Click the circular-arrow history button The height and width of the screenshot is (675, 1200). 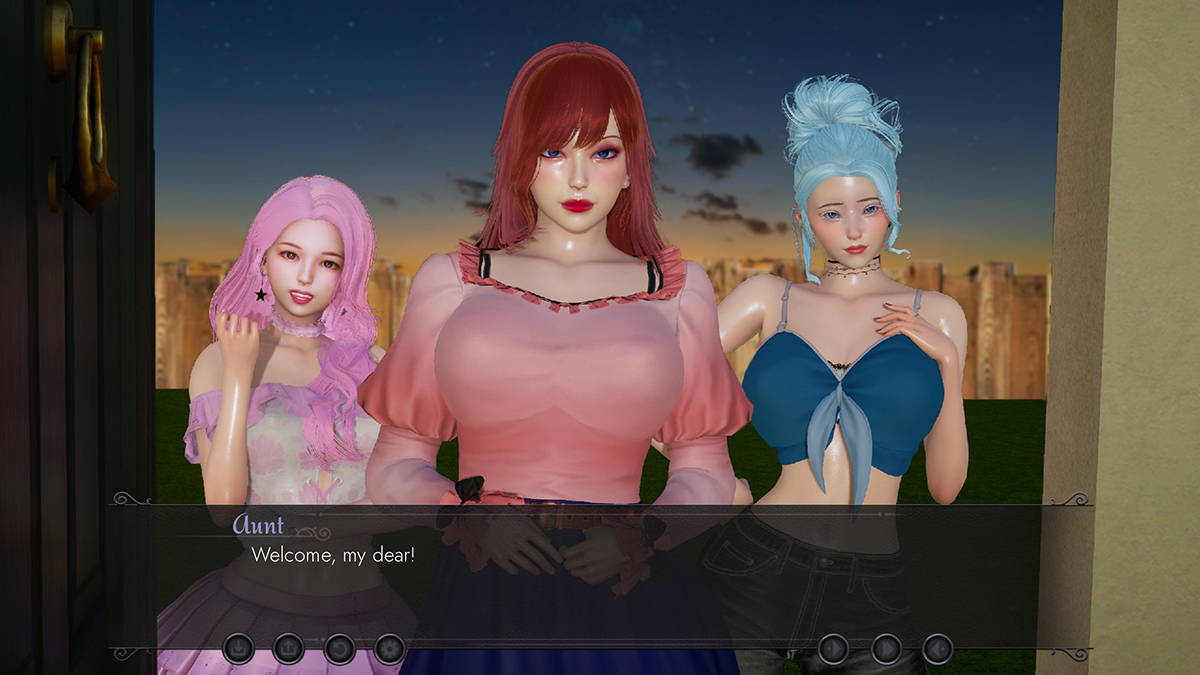coord(339,649)
